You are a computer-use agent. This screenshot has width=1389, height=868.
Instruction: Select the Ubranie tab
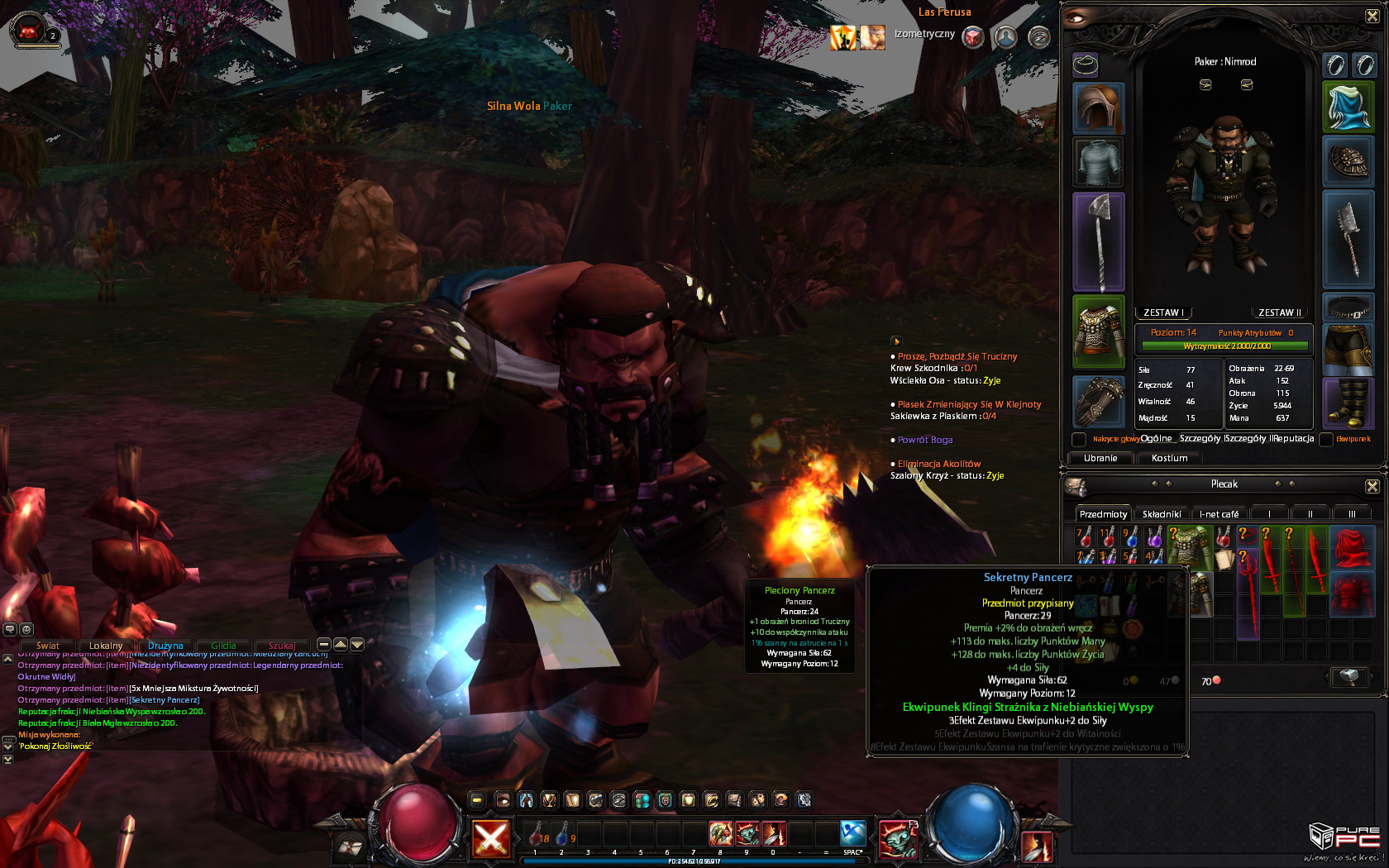(1100, 458)
